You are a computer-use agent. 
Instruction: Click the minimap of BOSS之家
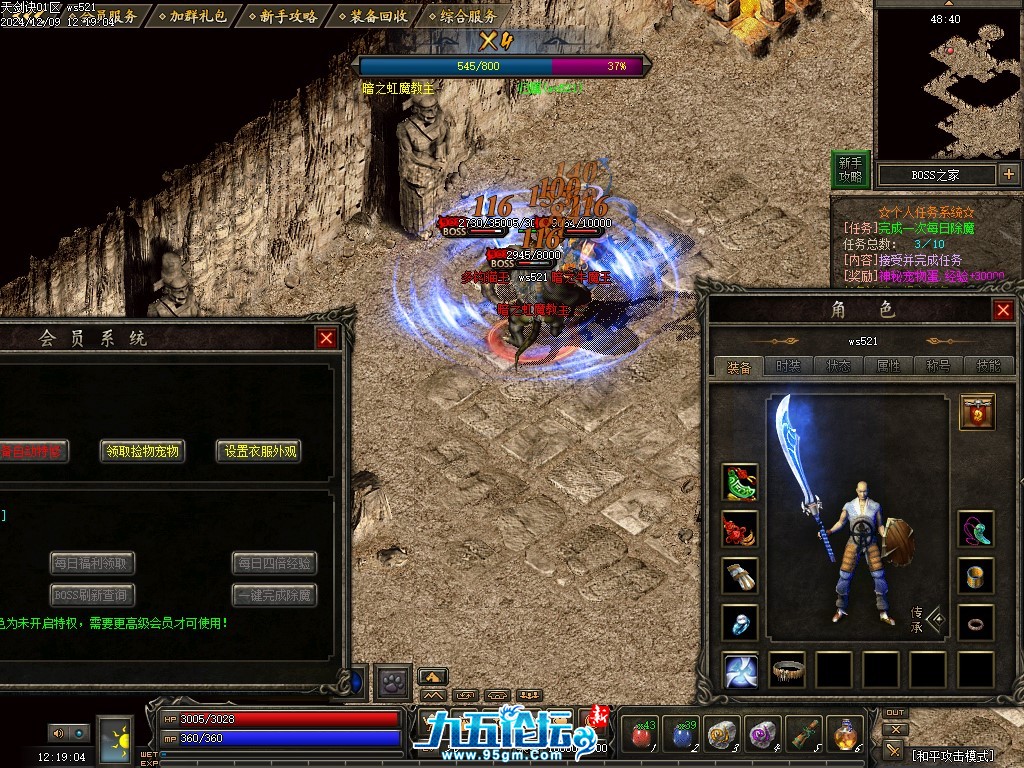[x=948, y=85]
